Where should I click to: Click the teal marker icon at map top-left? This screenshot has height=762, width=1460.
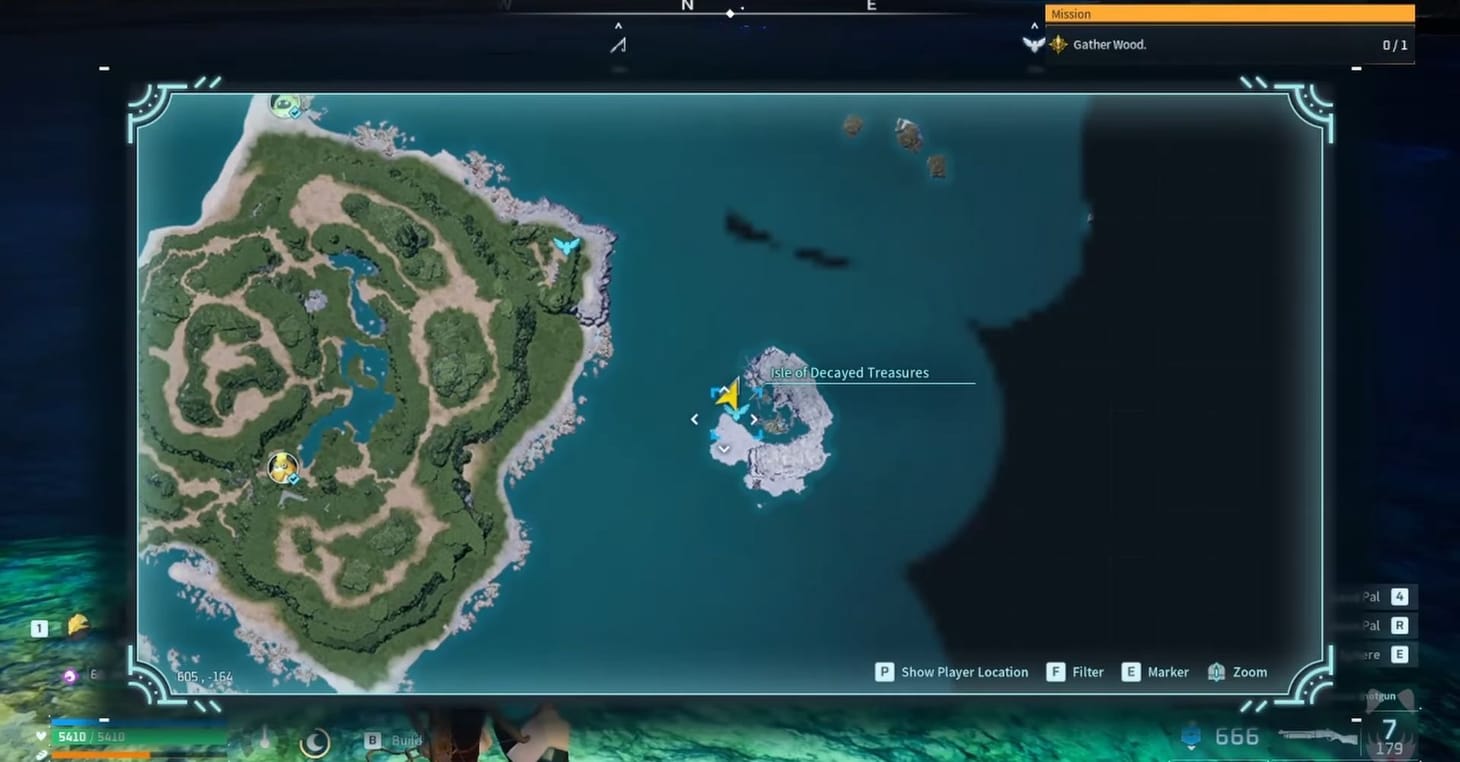pos(283,103)
